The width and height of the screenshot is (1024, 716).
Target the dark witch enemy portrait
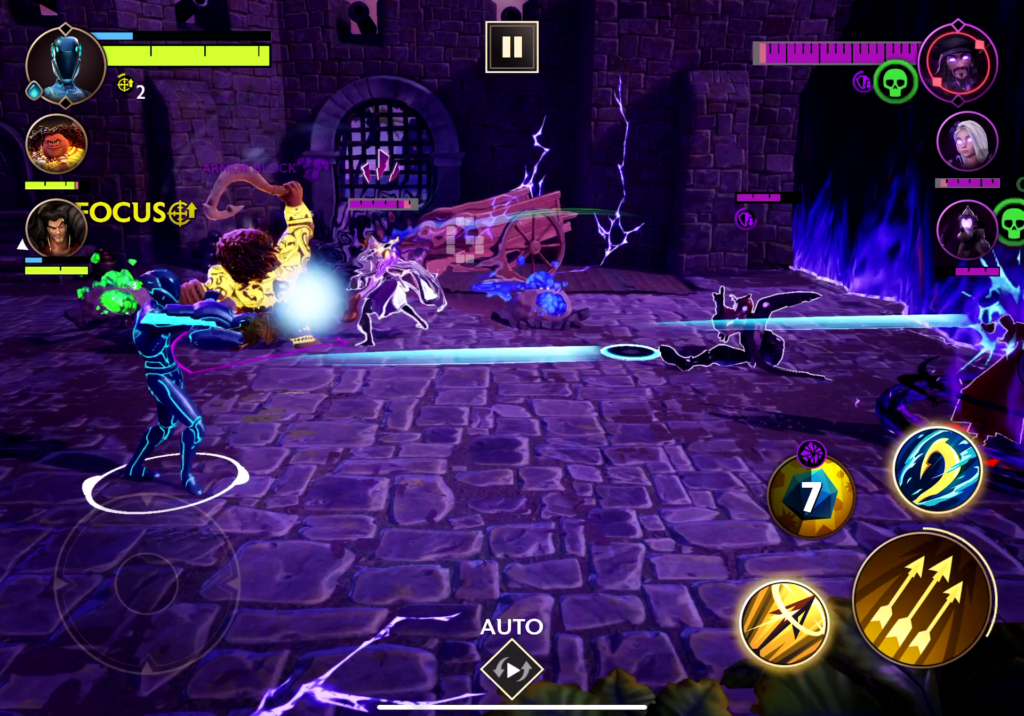[x=967, y=231]
